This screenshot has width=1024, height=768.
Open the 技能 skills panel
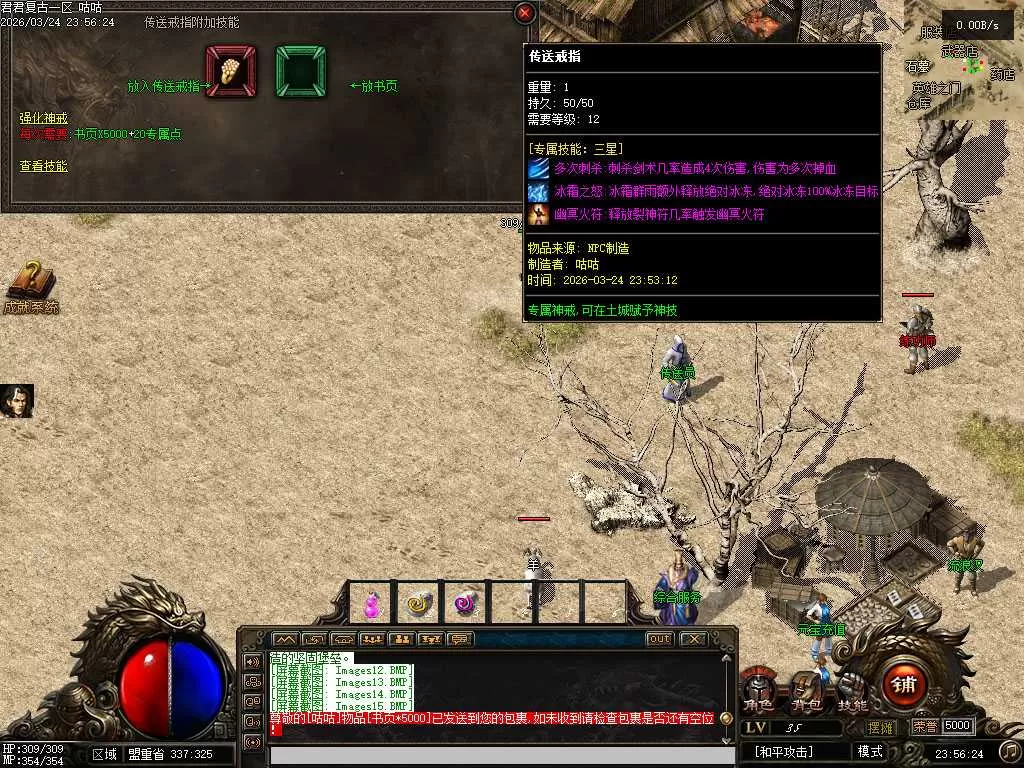[x=852, y=689]
